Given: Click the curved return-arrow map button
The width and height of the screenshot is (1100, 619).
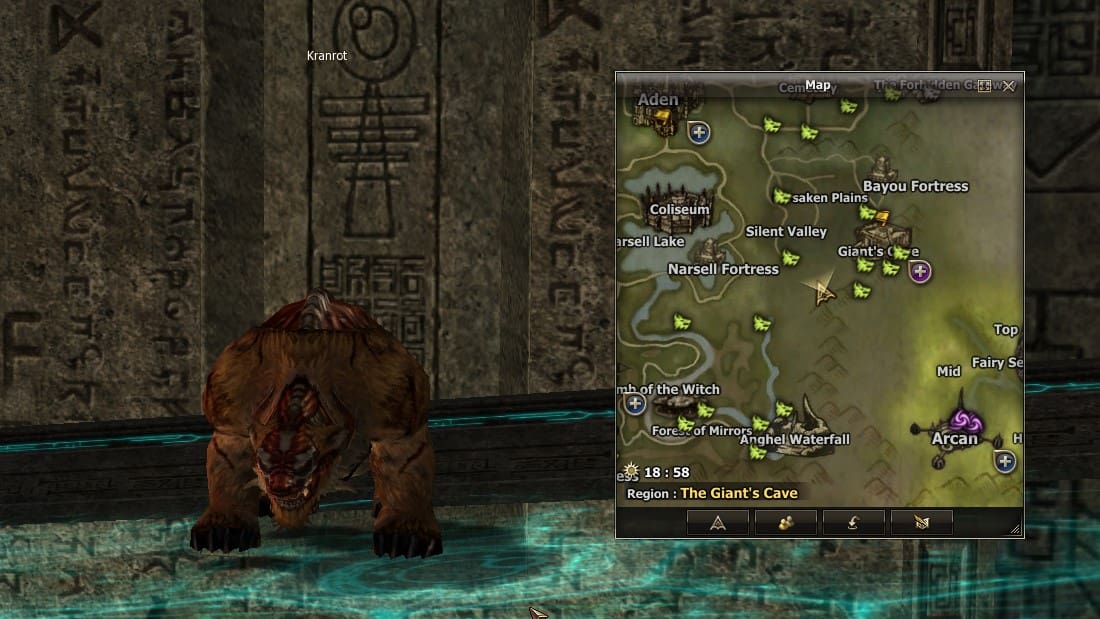Looking at the screenshot, I should [853, 522].
